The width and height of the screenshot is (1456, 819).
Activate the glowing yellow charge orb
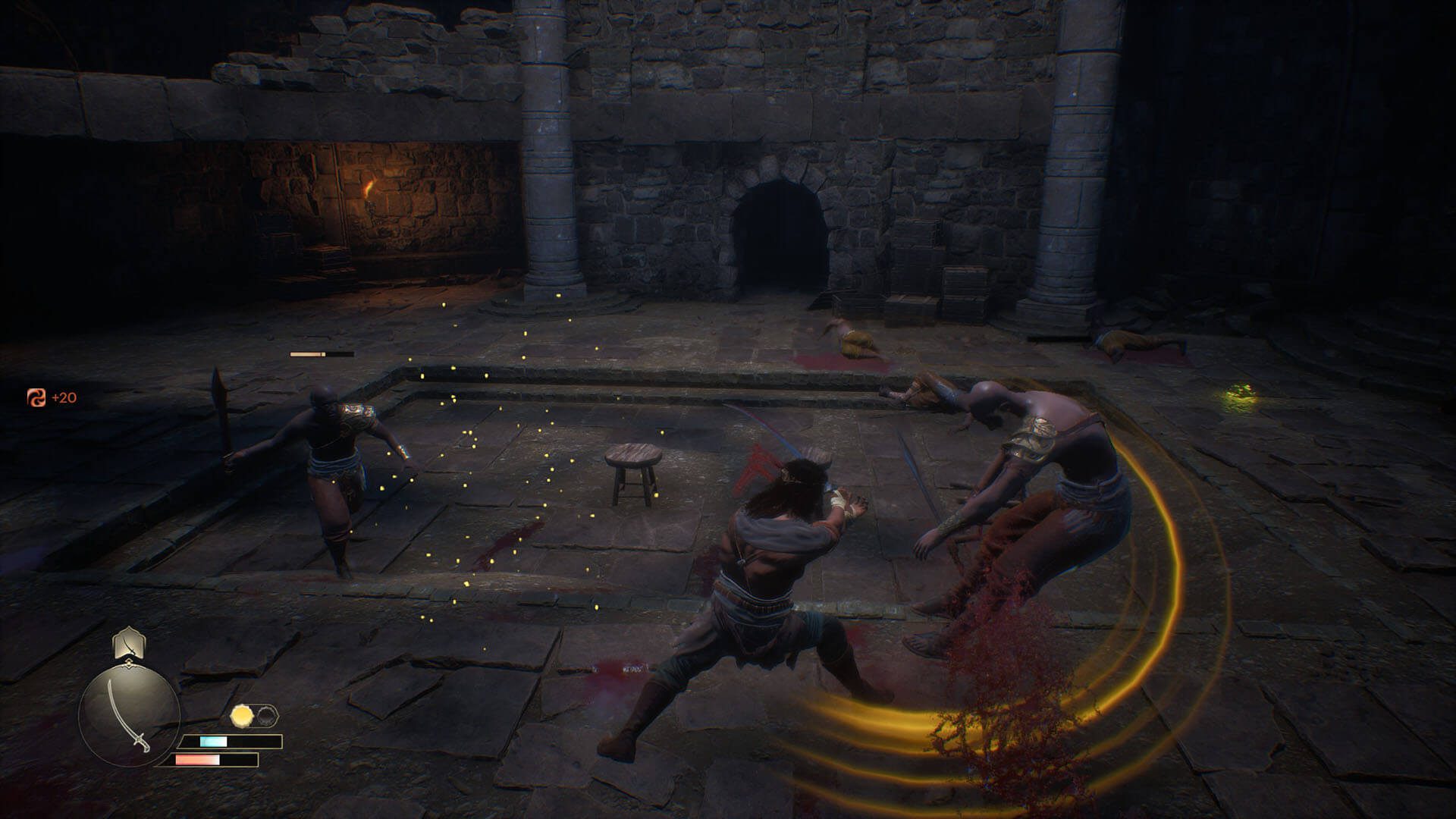[x=242, y=715]
